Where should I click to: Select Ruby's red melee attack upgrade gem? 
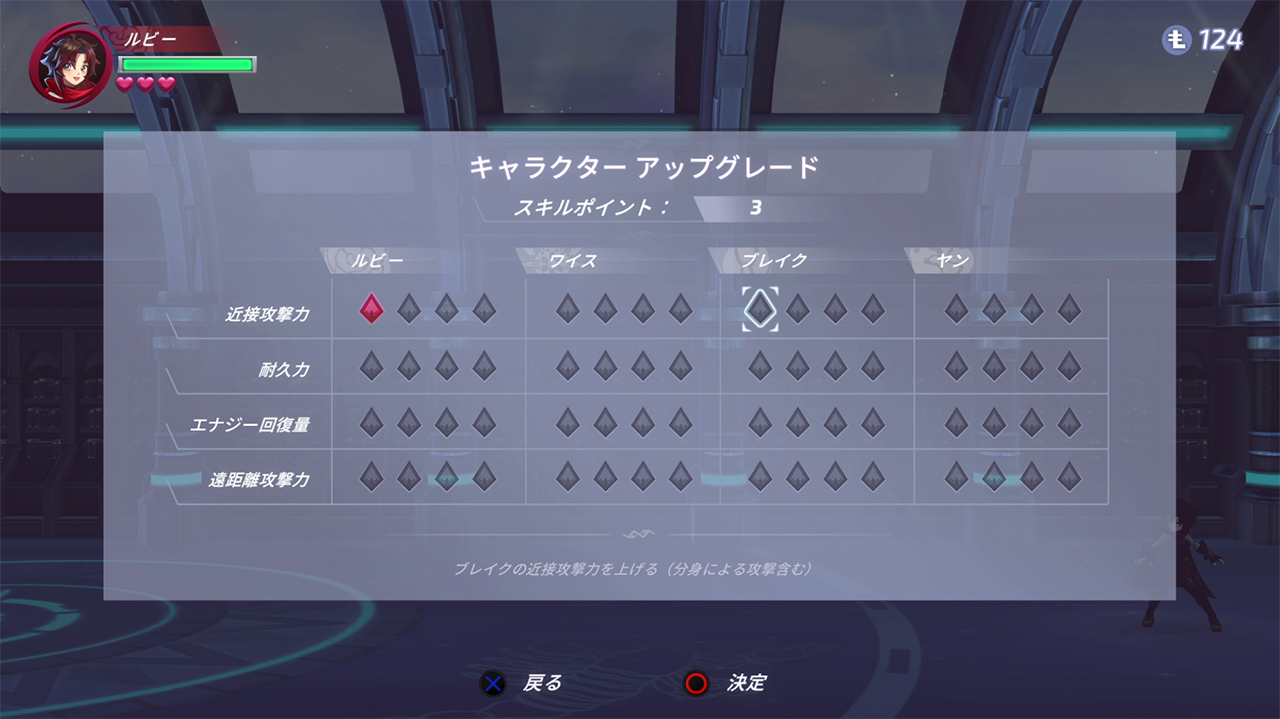coord(371,309)
